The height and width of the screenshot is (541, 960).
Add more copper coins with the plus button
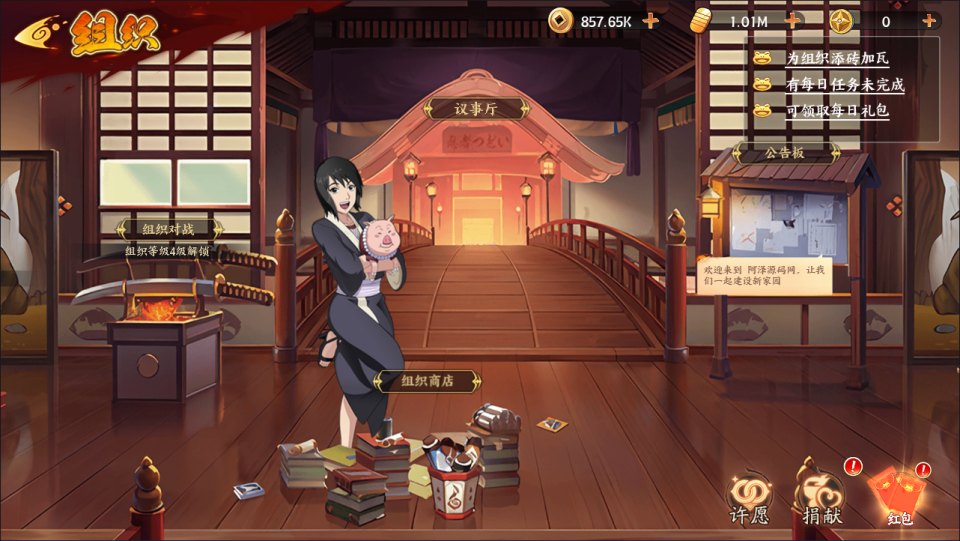point(651,20)
